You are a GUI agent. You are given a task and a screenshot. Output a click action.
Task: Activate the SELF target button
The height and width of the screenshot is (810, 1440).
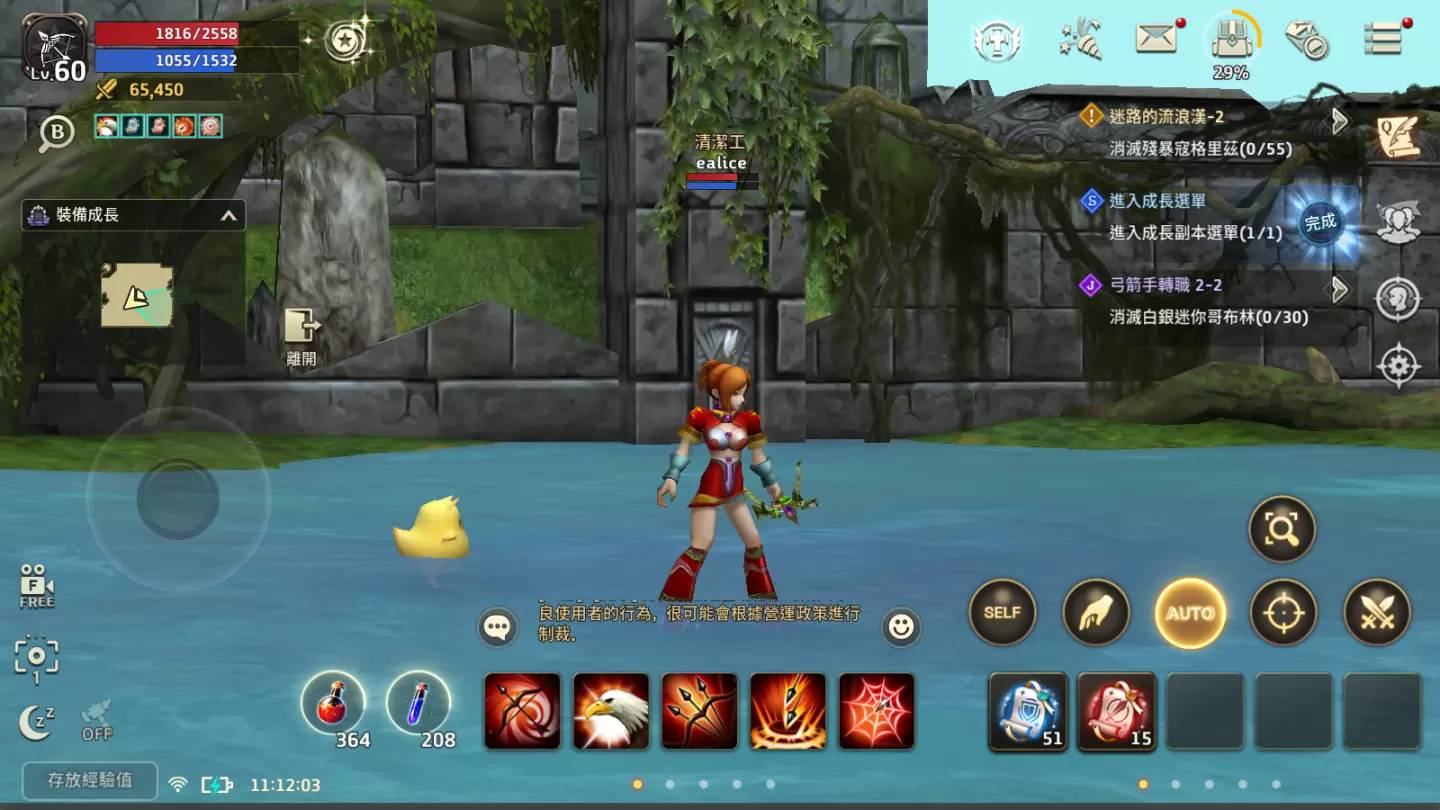tap(1002, 612)
